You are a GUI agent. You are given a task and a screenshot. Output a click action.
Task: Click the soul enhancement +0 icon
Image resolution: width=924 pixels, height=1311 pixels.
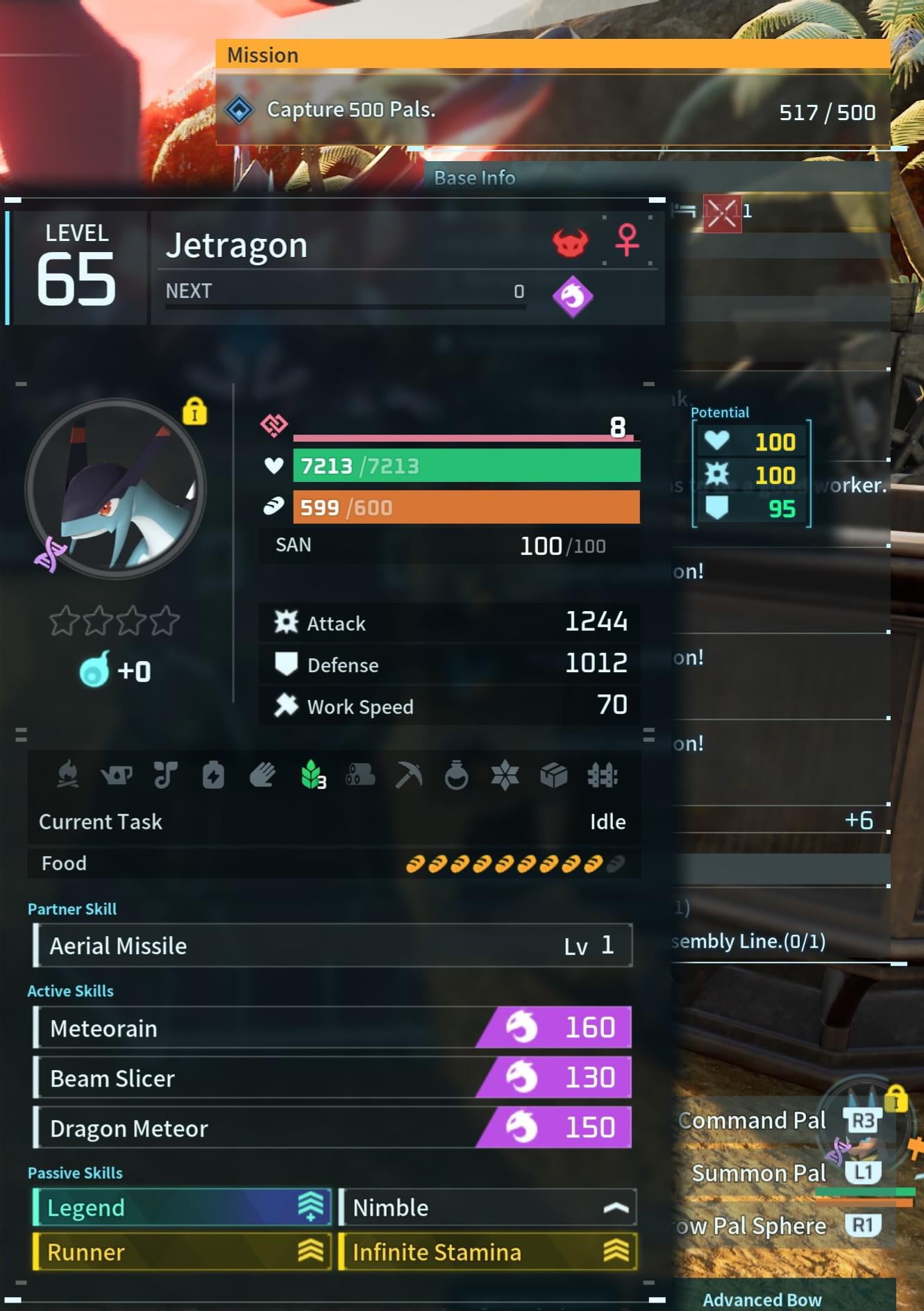[x=95, y=670]
